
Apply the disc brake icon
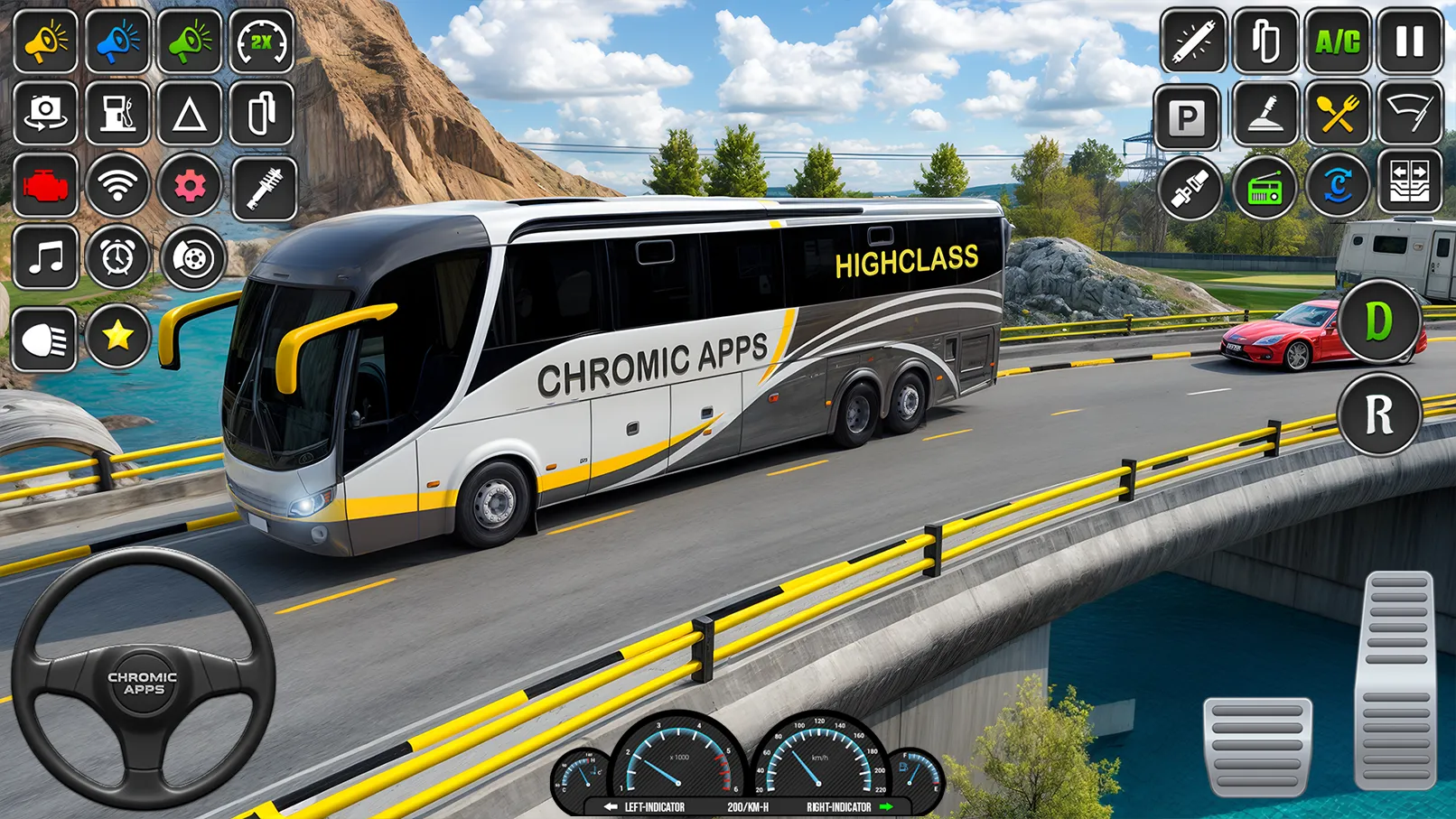190,260
